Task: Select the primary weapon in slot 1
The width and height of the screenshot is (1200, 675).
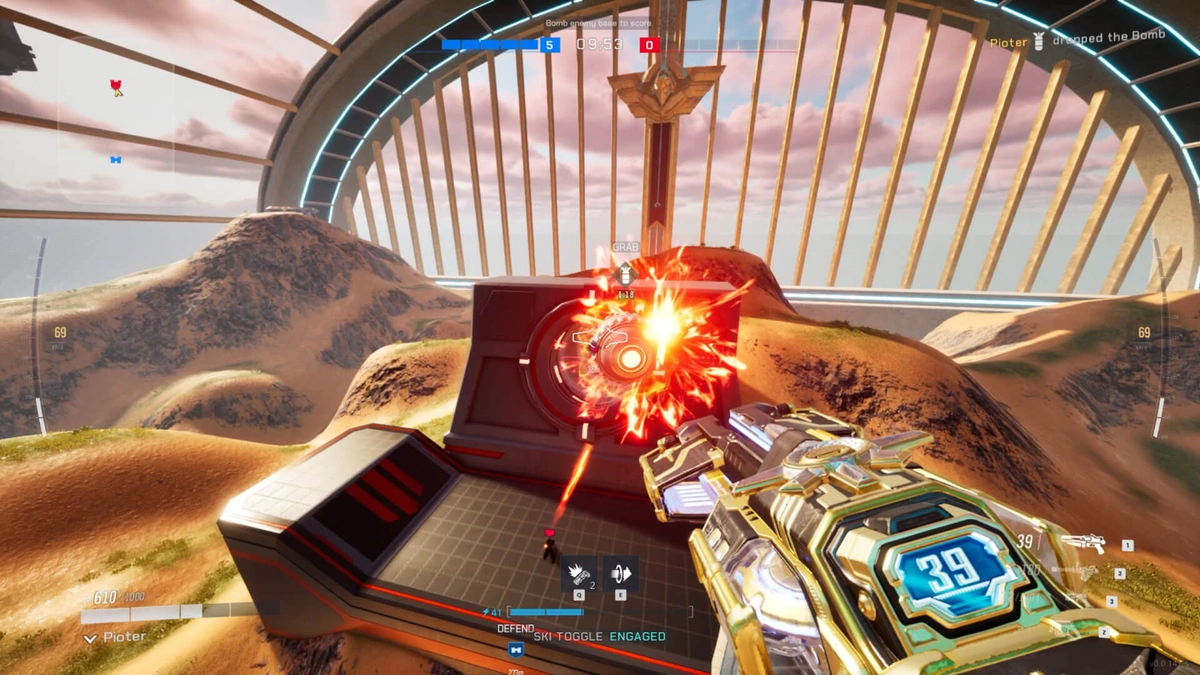Action: coord(1083,544)
